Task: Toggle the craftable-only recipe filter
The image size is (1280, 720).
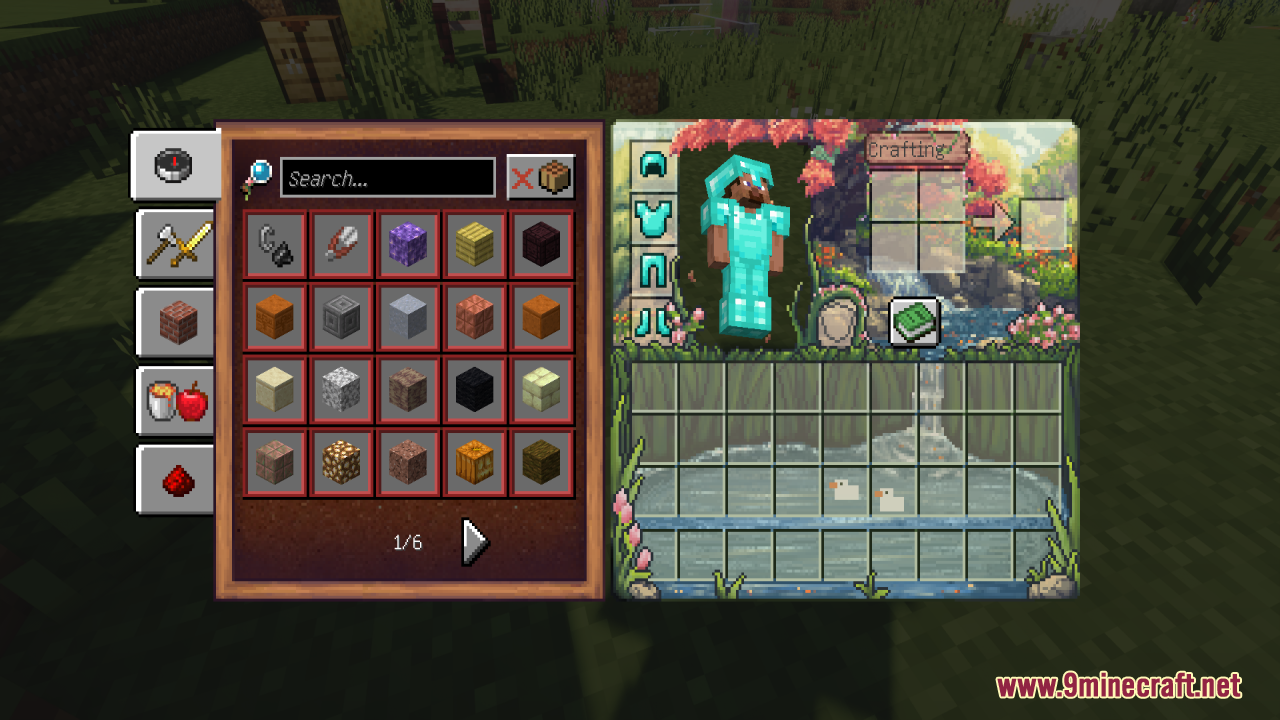Action: (x=541, y=178)
